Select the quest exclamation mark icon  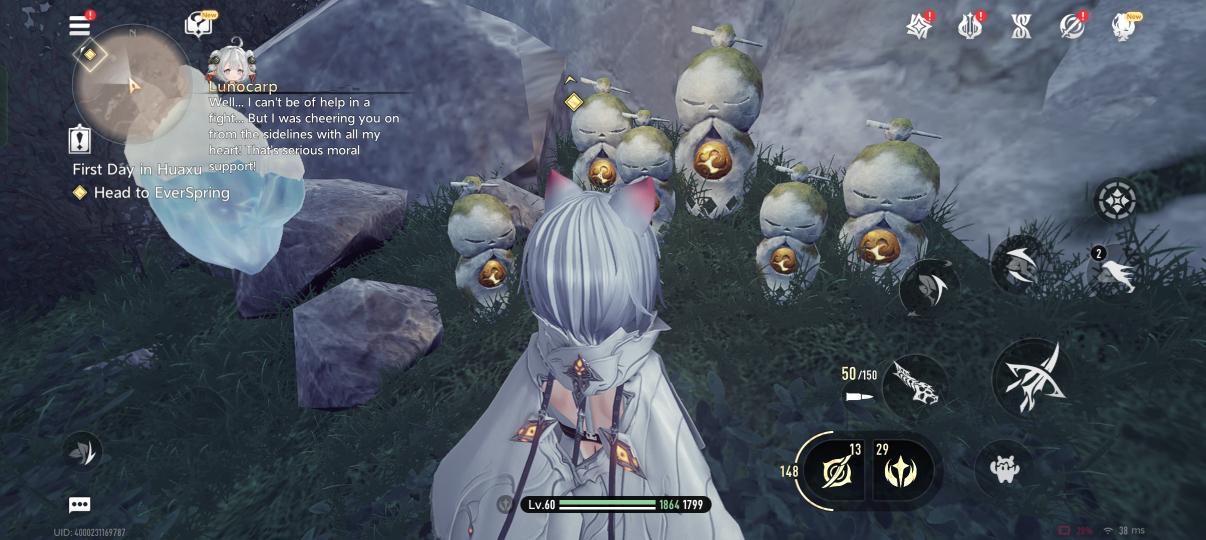[80, 140]
